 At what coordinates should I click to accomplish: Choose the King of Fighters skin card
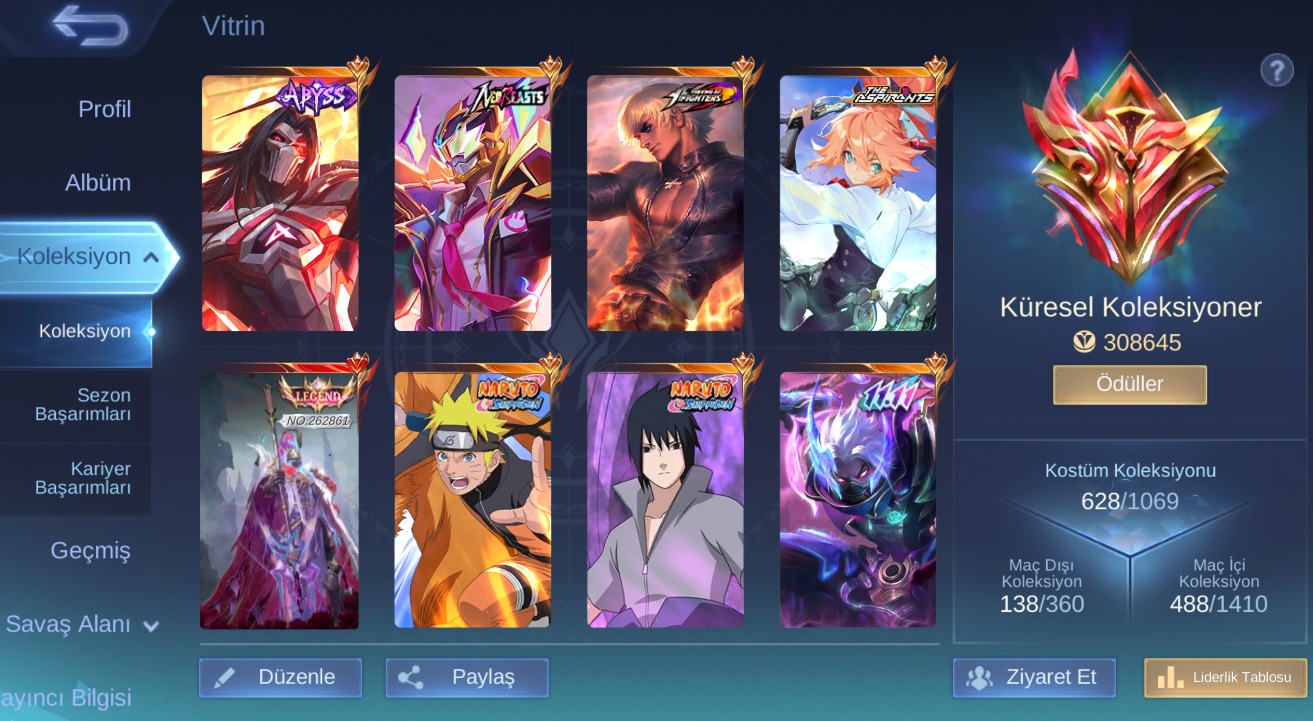click(665, 203)
